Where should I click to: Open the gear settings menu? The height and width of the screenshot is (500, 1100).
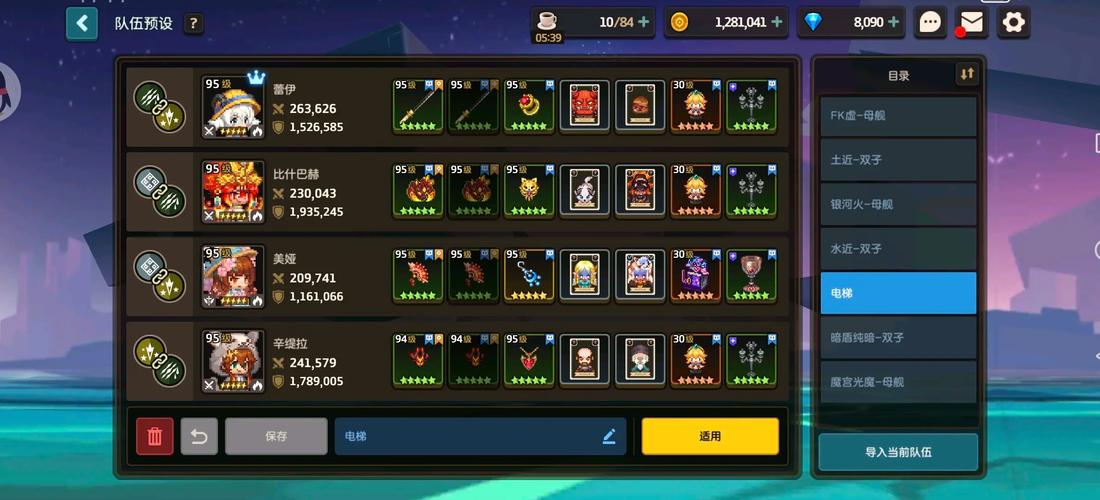coord(1014,22)
